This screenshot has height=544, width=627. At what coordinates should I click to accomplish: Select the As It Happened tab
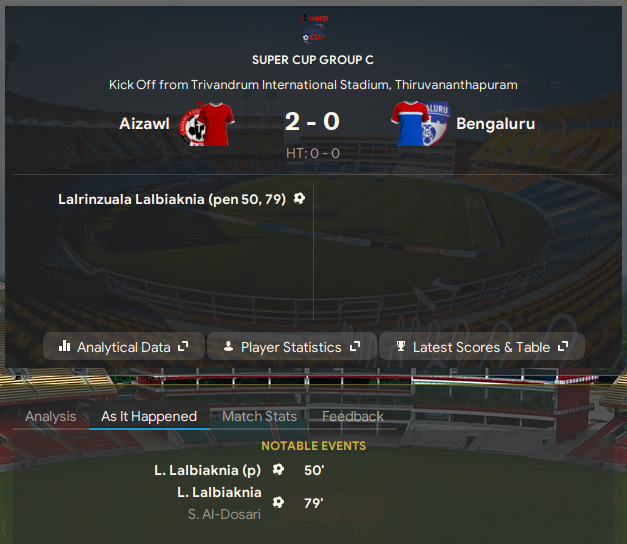point(149,416)
